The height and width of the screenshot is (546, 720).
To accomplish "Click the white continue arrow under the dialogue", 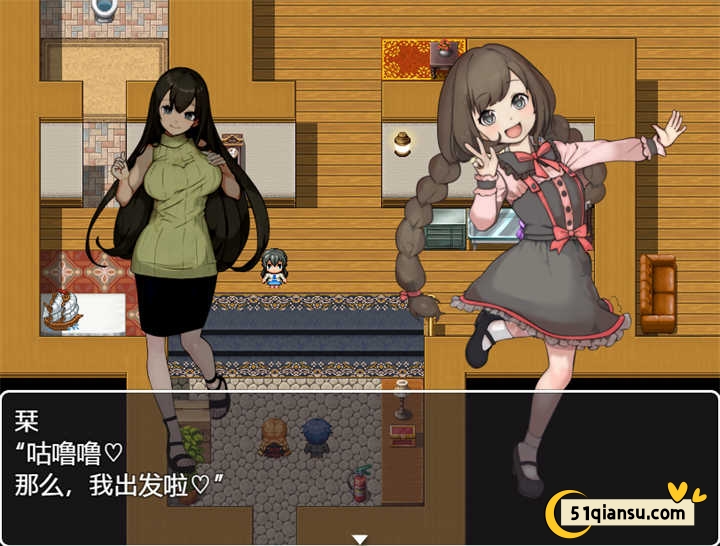I will pos(360,538).
